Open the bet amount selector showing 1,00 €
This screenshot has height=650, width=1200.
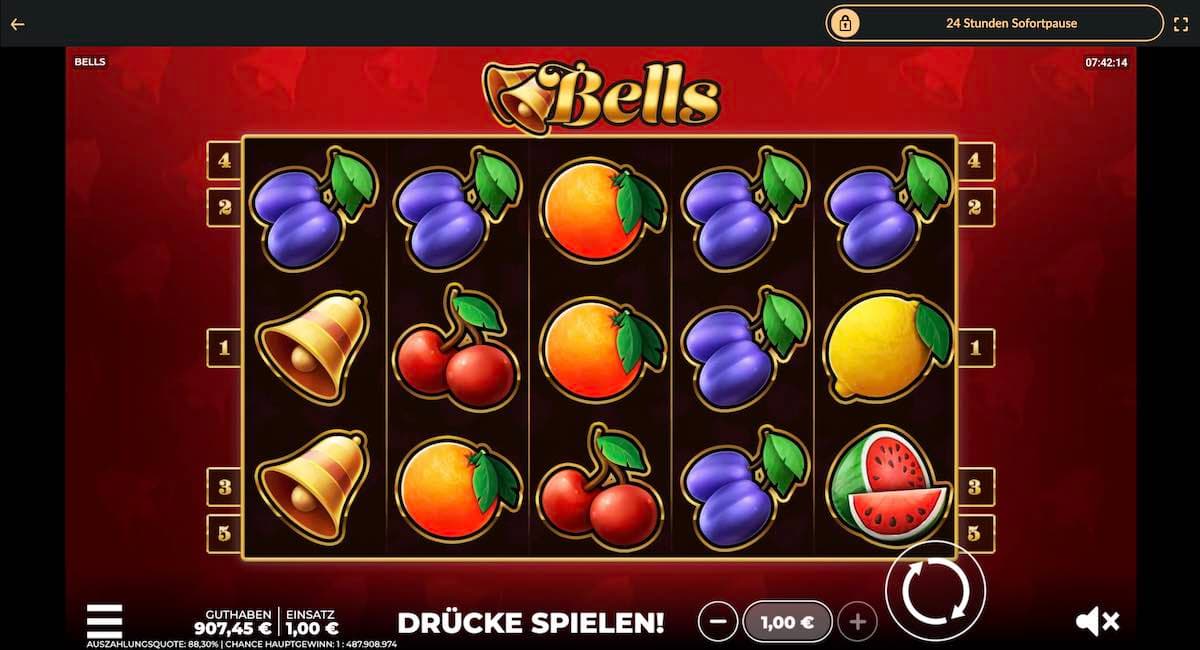pos(787,622)
